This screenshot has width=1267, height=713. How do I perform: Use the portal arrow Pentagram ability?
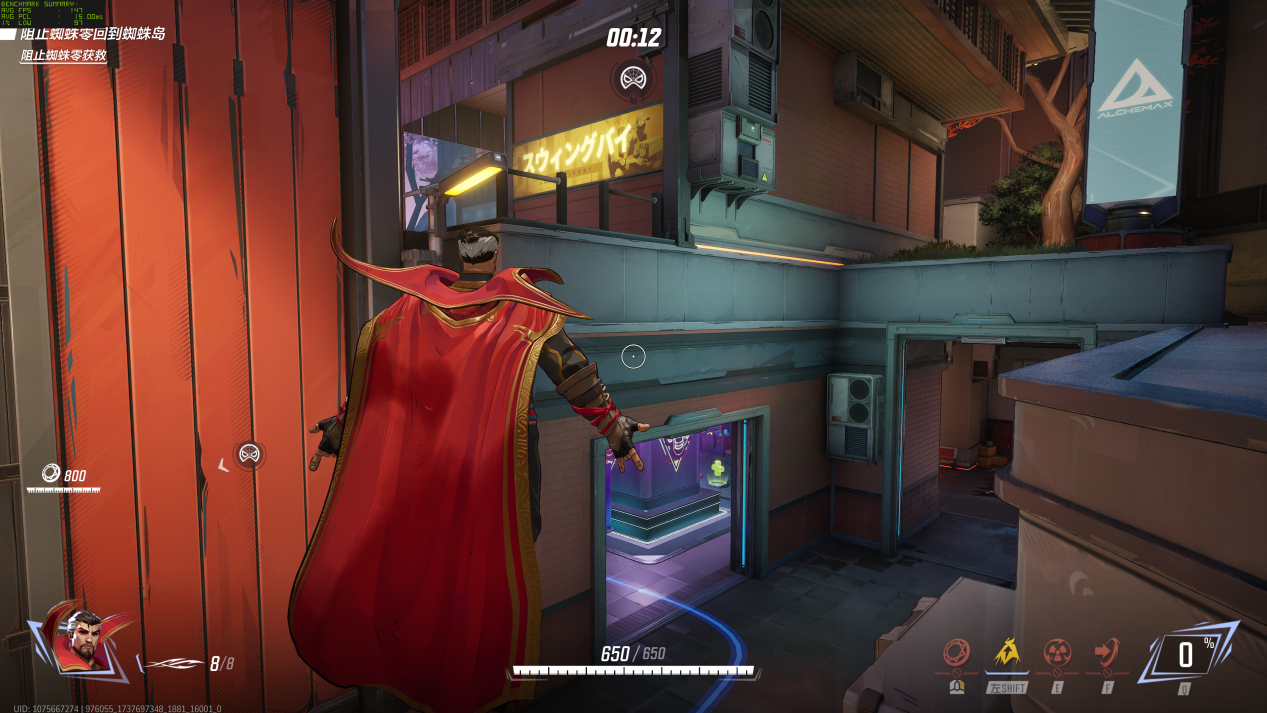tap(1106, 655)
